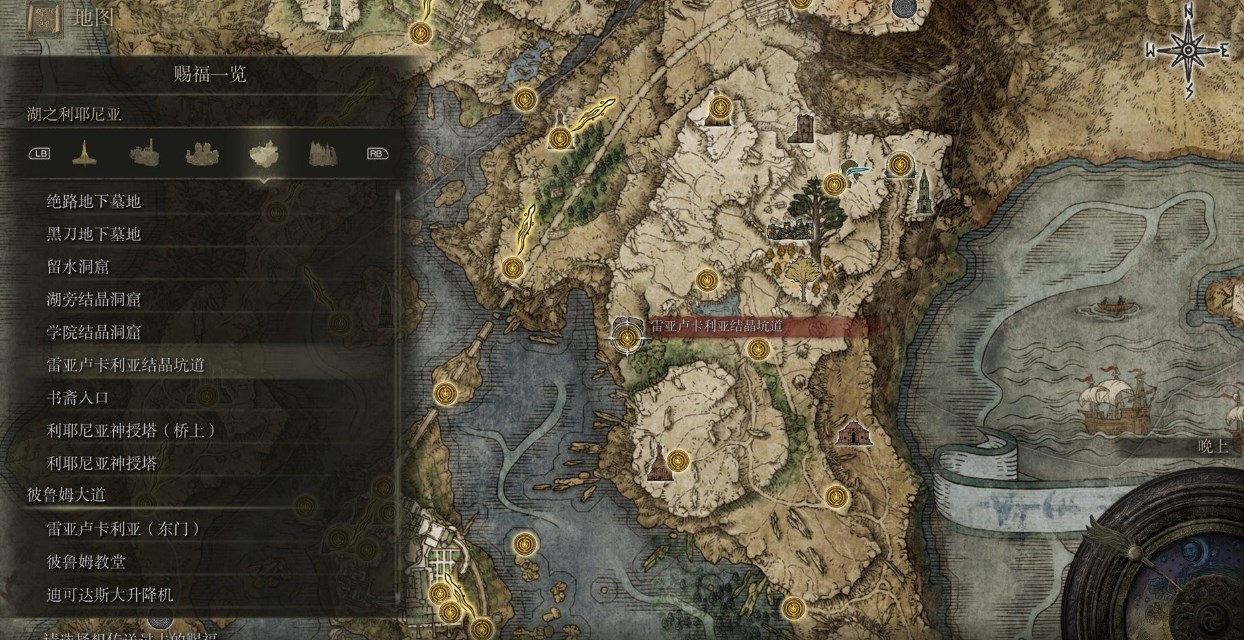The width and height of the screenshot is (1244, 640).
Task: Select 绝路地下墓地 from the grace list
Action: (94, 201)
